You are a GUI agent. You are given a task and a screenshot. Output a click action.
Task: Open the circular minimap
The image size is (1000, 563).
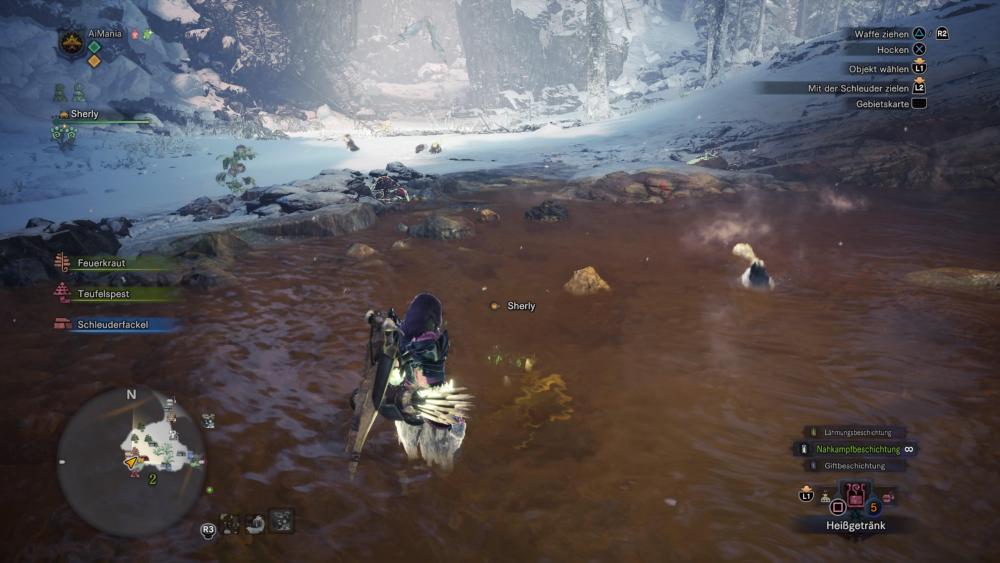click(131, 461)
